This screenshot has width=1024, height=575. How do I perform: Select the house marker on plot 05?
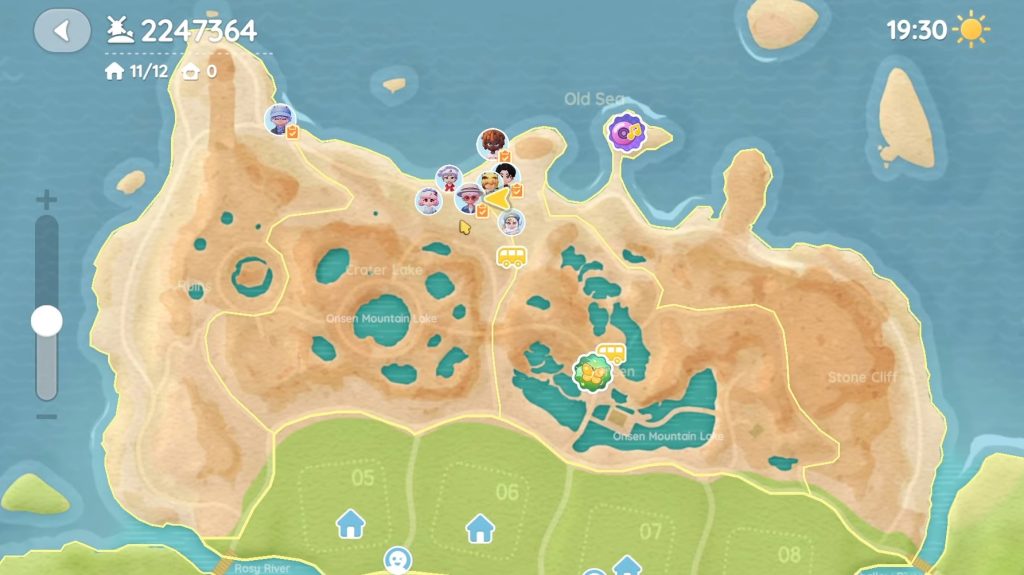pos(350,522)
